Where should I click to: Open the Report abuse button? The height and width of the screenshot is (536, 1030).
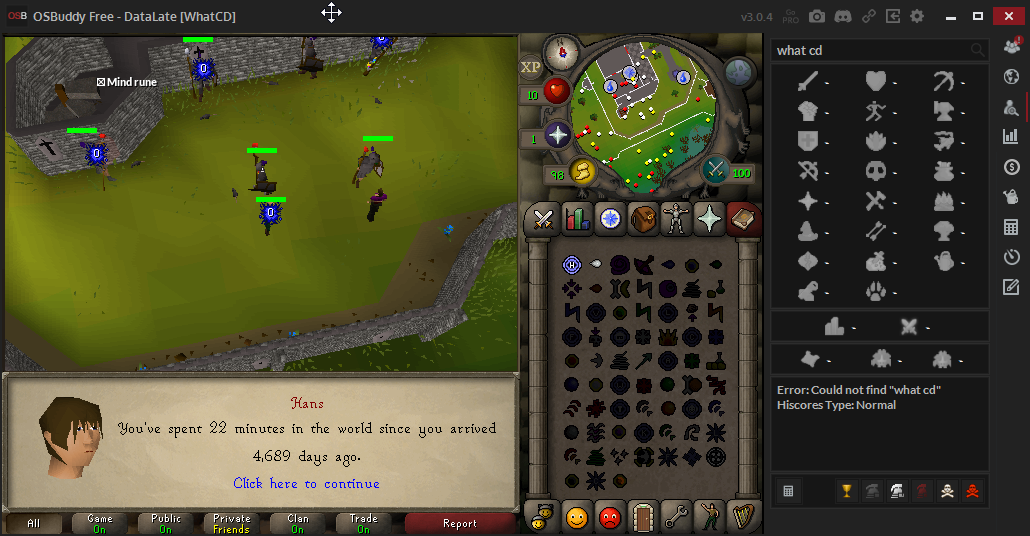(459, 523)
